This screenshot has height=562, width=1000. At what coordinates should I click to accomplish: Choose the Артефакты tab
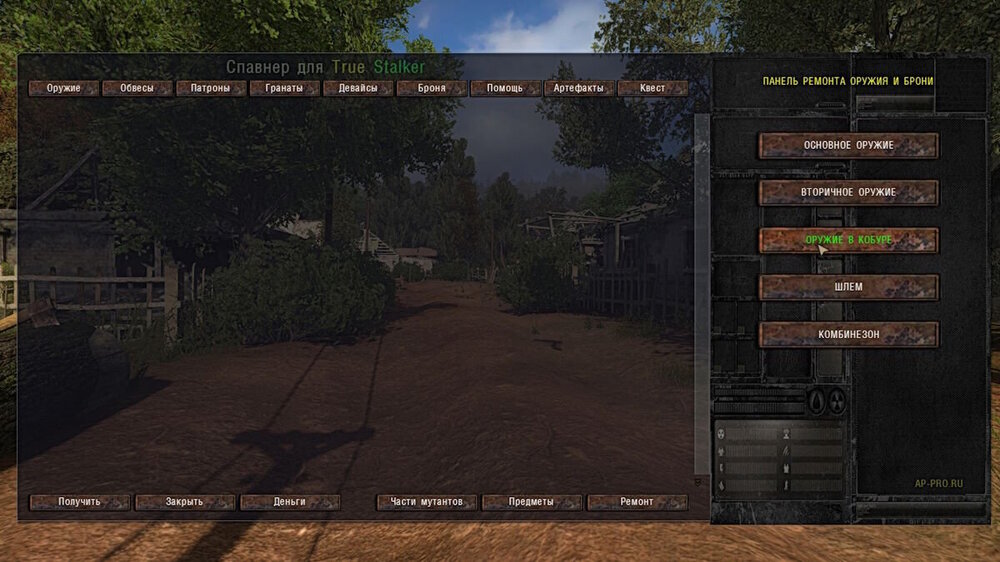578,88
